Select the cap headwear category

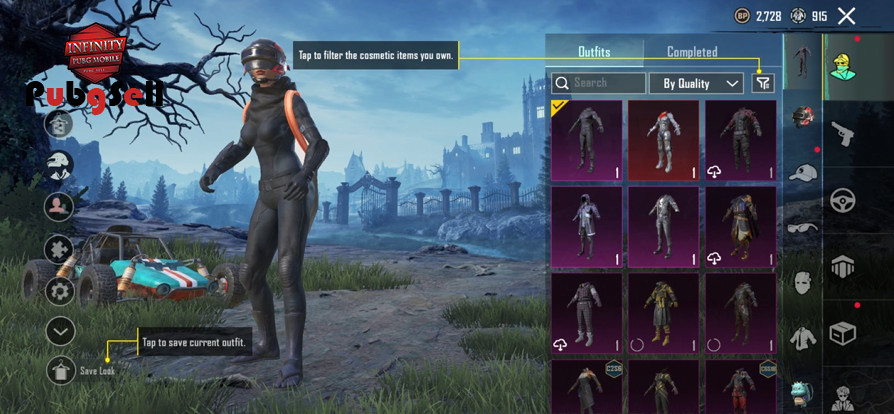point(802,173)
